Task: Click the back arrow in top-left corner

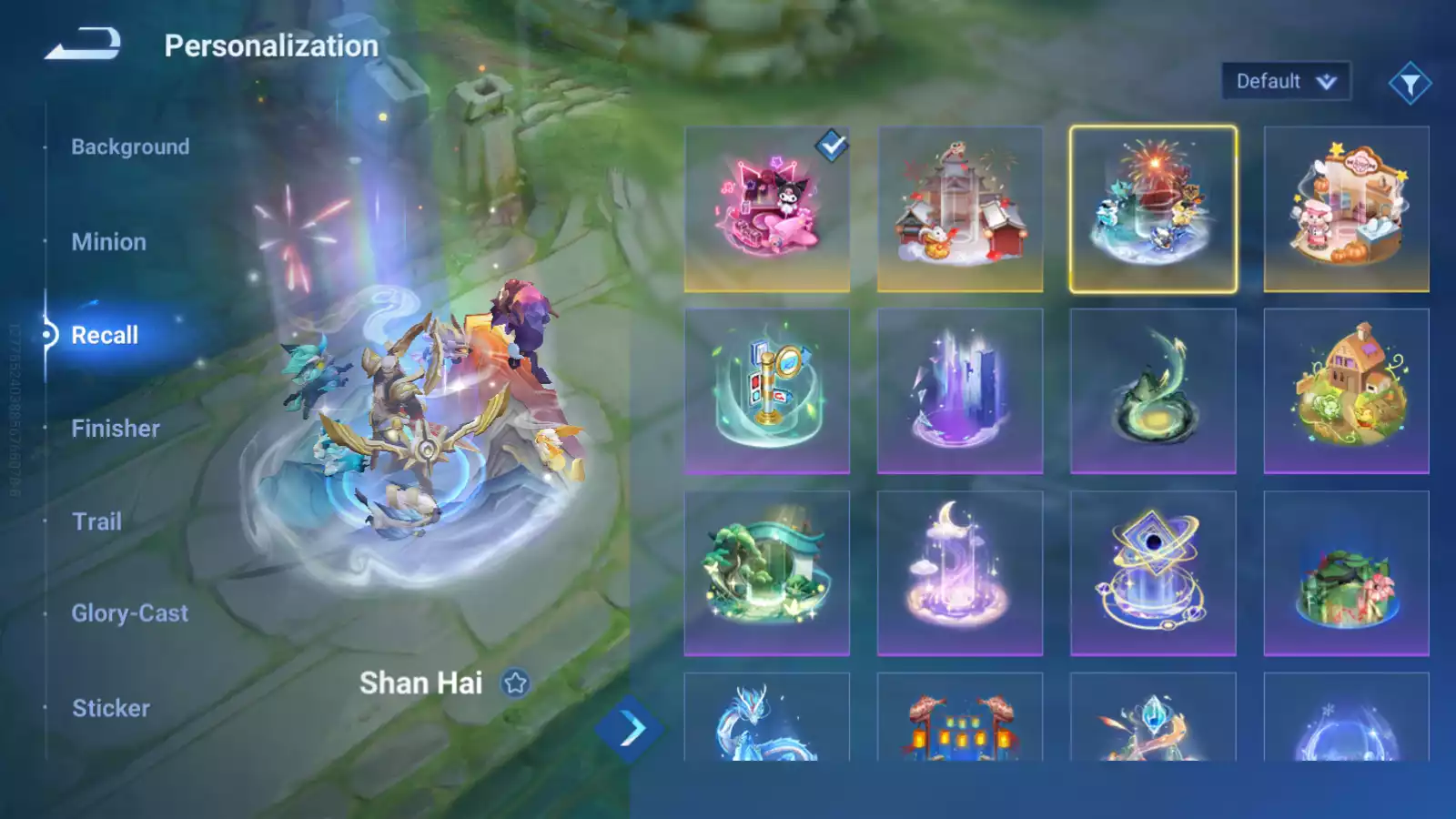Action: pyautogui.click(x=82, y=41)
